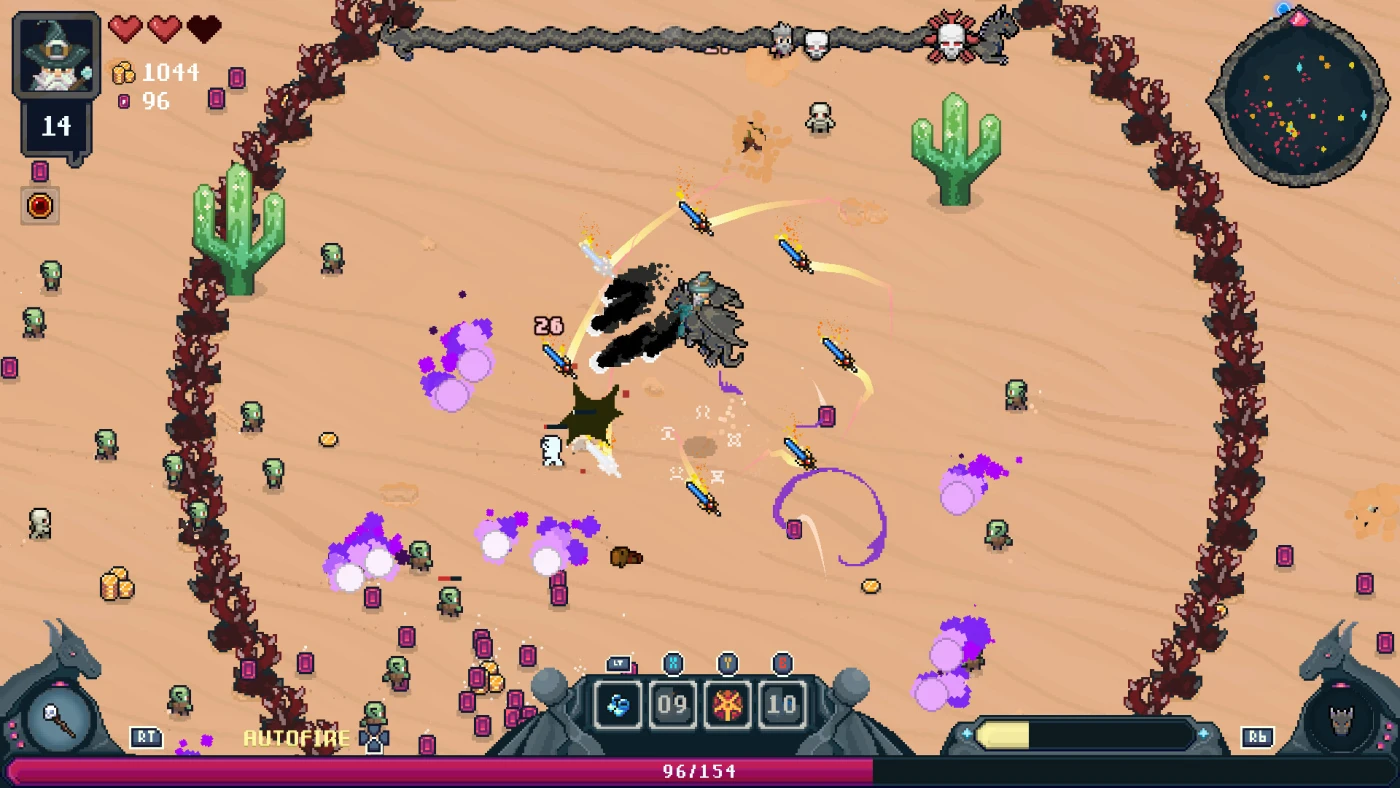The image size is (1400, 788).
Task: Click the wizard character portrait
Action: pos(56,56)
